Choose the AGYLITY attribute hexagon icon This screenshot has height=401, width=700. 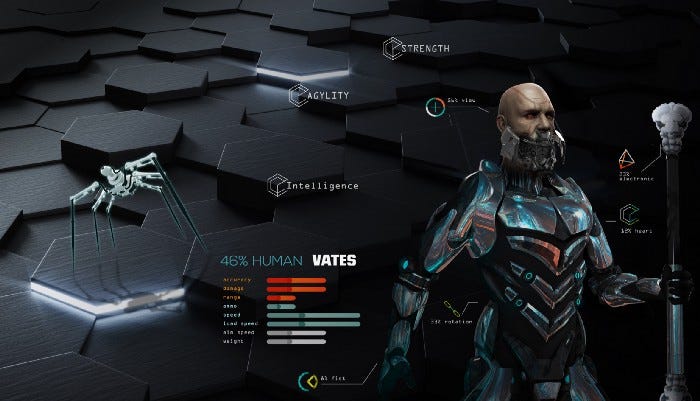point(297,94)
